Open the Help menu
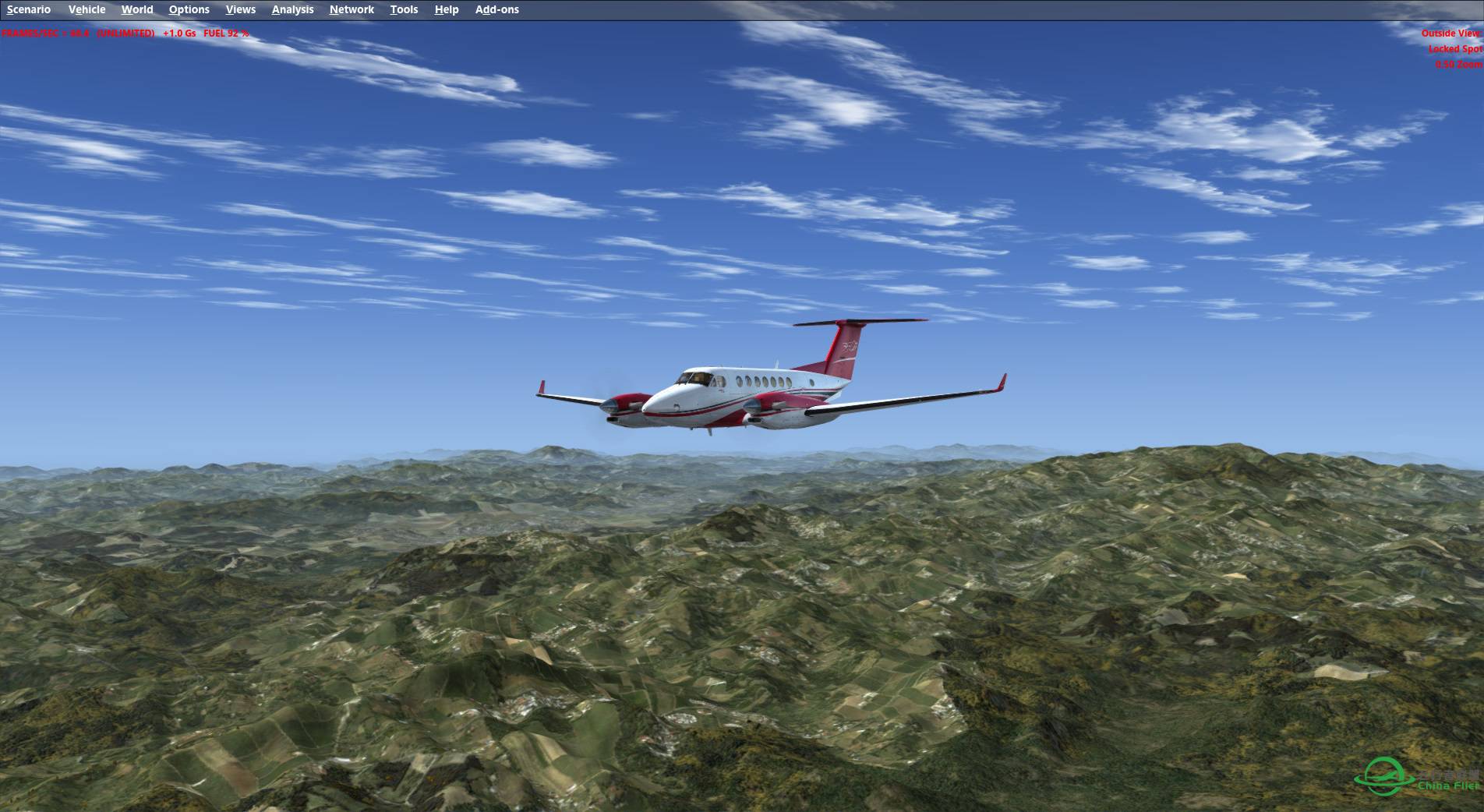 click(x=447, y=9)
